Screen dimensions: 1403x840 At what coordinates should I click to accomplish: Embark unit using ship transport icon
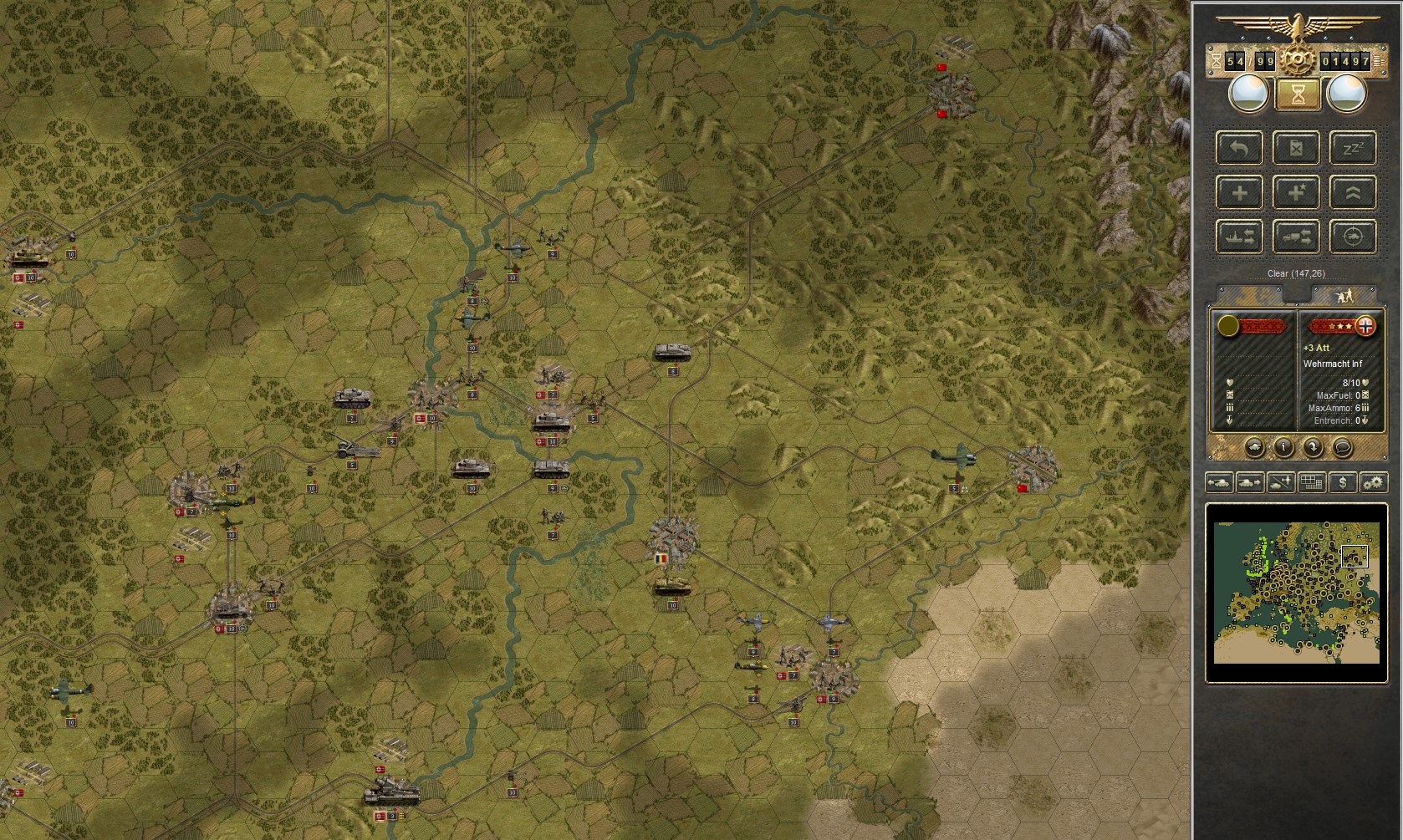pyautogui.click(x=1239, y=237)
